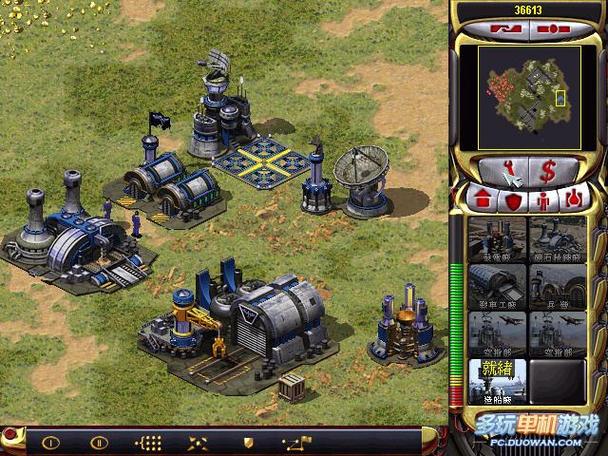The image size is (608, 456).
Task: Switch to the shield defenses tab
Action: tap(514, 199)
